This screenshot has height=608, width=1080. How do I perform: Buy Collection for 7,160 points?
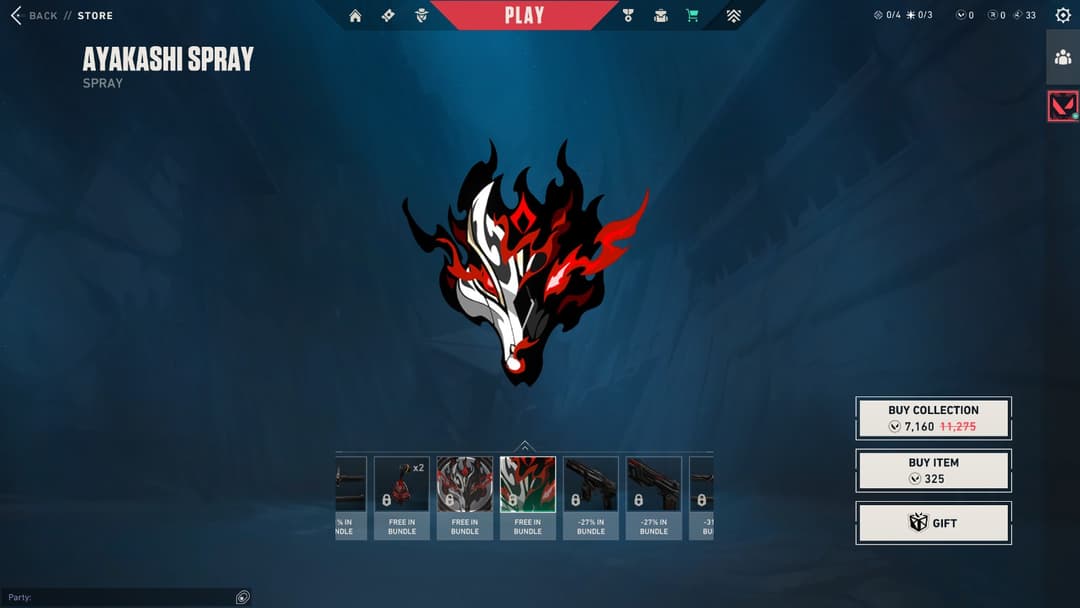point(933,418)
